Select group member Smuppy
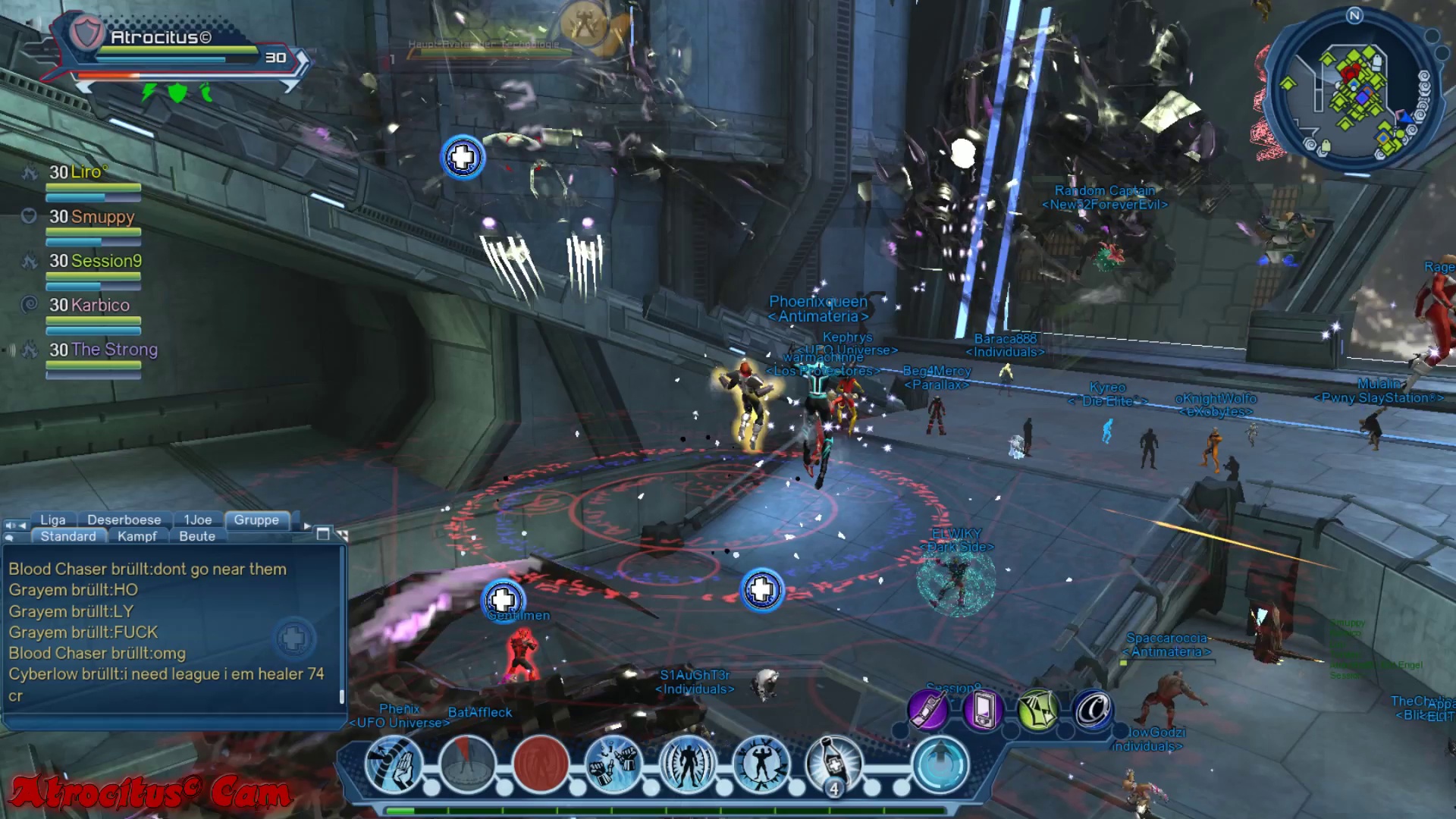 (92, 217)
